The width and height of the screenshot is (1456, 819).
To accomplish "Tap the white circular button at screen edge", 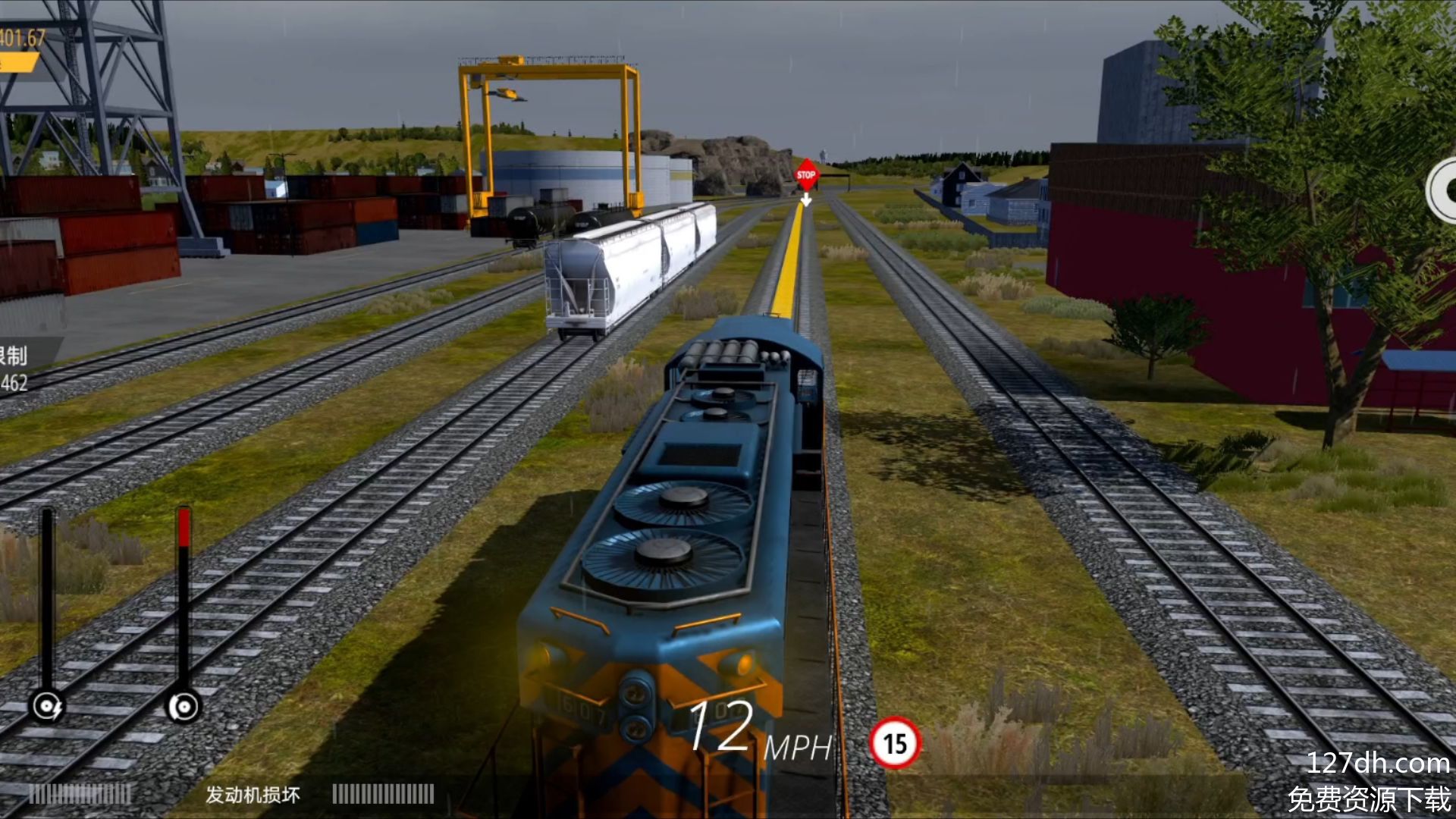I will click(x=1443, y=190).
